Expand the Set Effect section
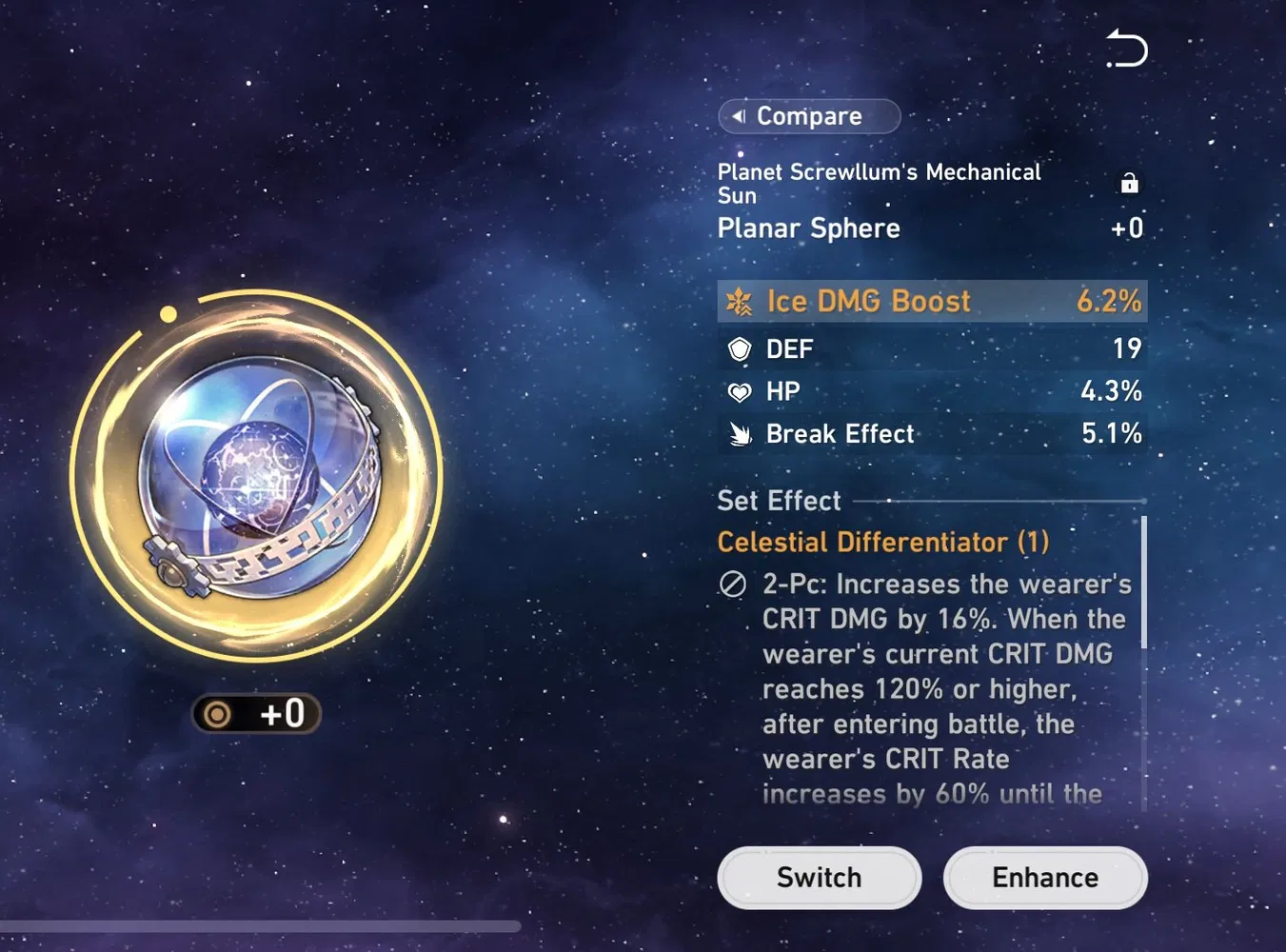Viewport: 1286px width, 952px height. [779, 500]
